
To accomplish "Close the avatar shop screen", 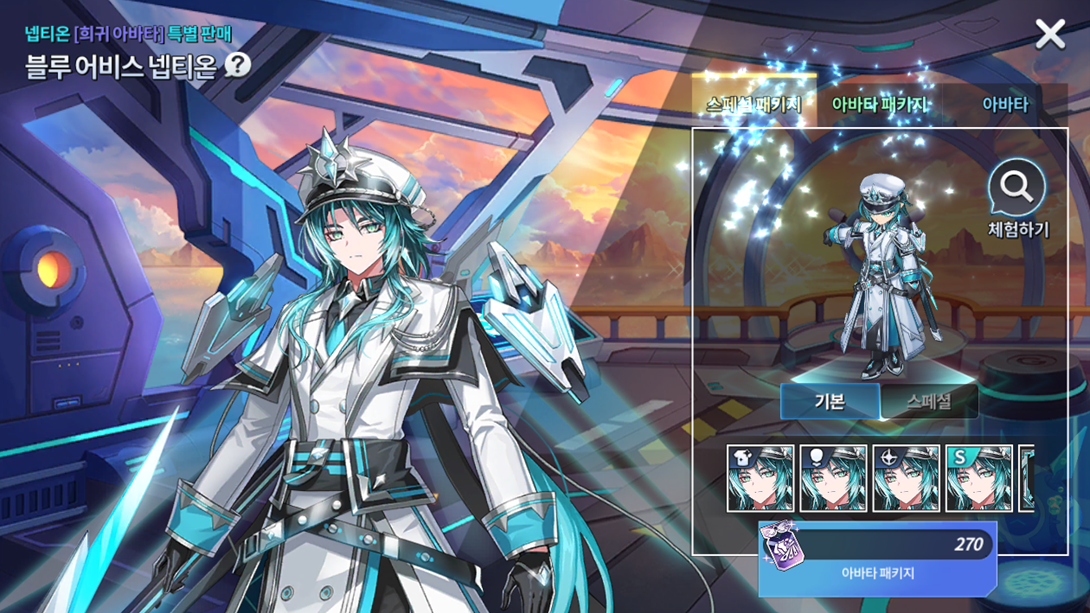I will [1050, 35].
